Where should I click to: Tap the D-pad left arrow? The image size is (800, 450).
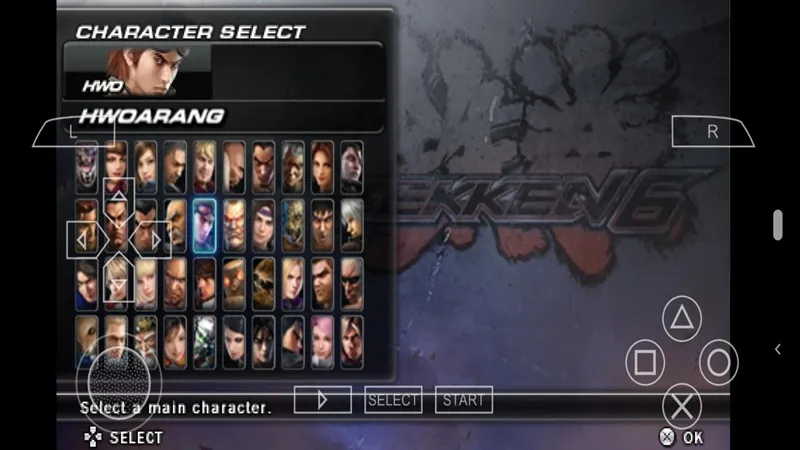pyautogui.click(x=82, y=240)
